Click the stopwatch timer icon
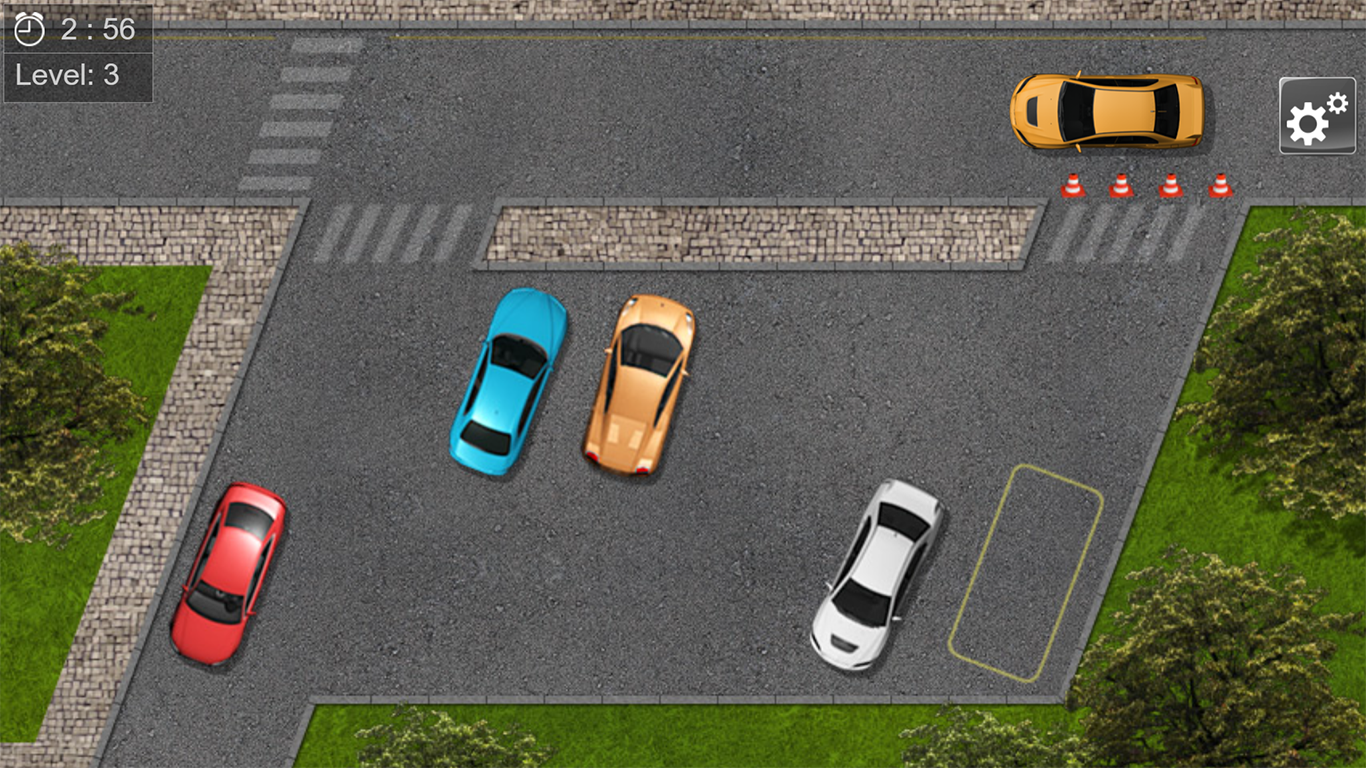 pyautogui.click(x=27, y=30)
